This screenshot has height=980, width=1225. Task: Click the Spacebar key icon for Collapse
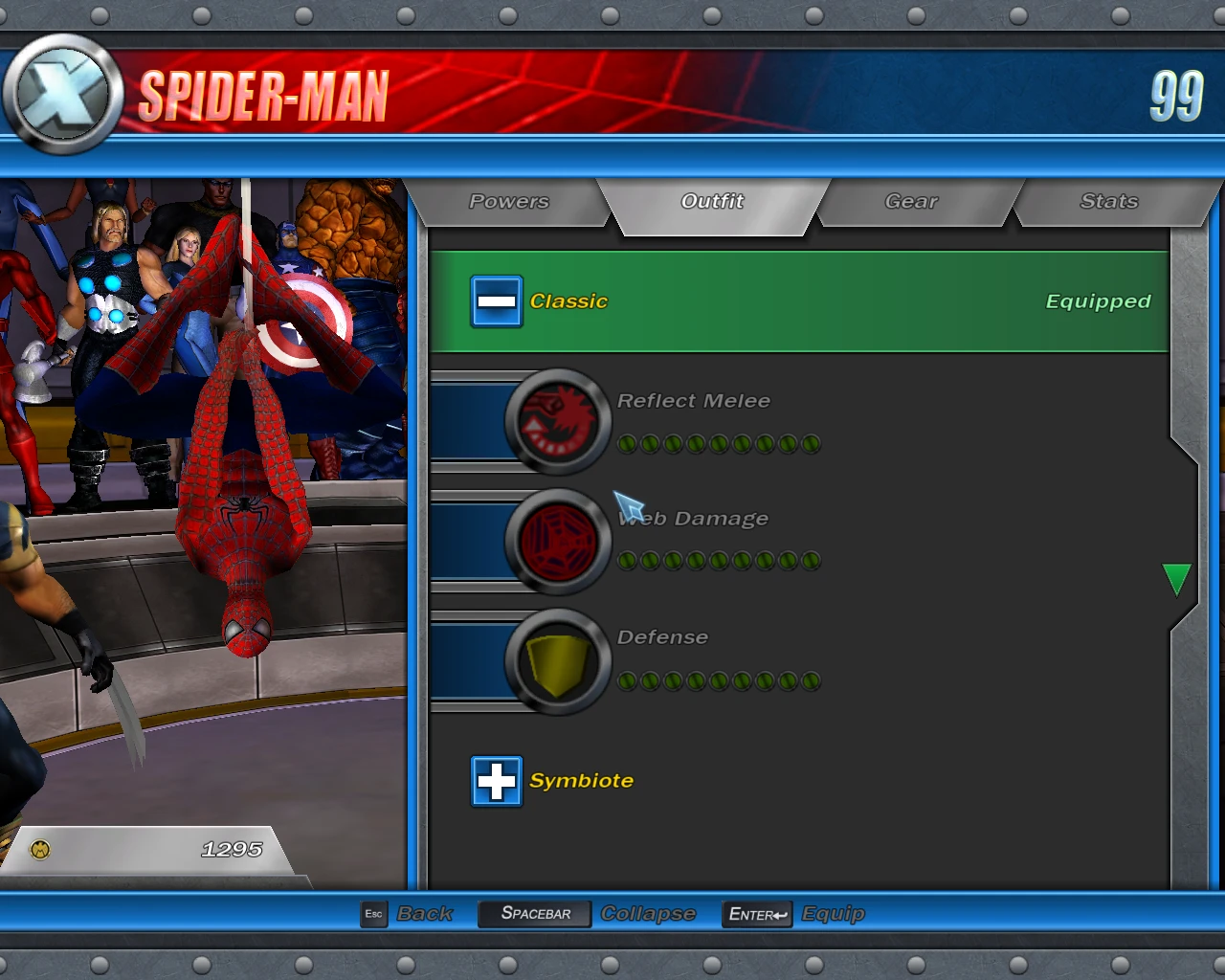[x=534, y=914]
